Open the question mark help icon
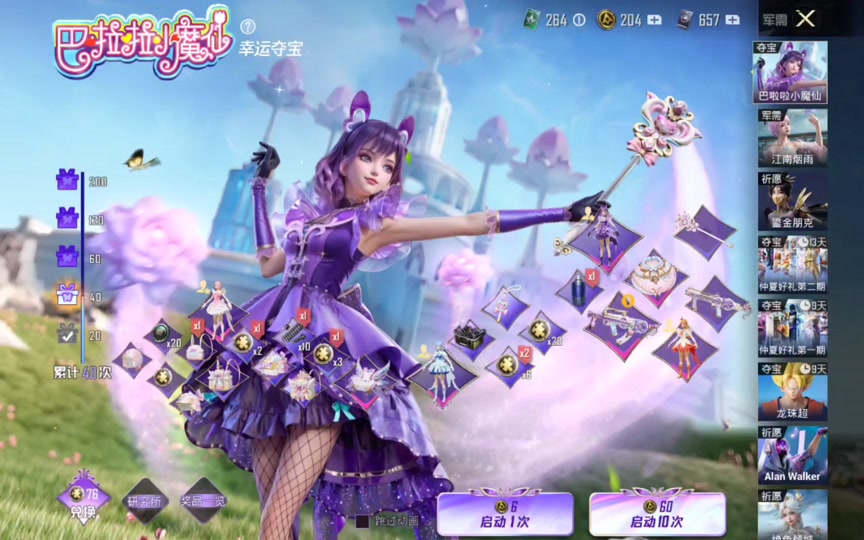The width and height of the screenshot is (864, 540). tap(248, 26)
